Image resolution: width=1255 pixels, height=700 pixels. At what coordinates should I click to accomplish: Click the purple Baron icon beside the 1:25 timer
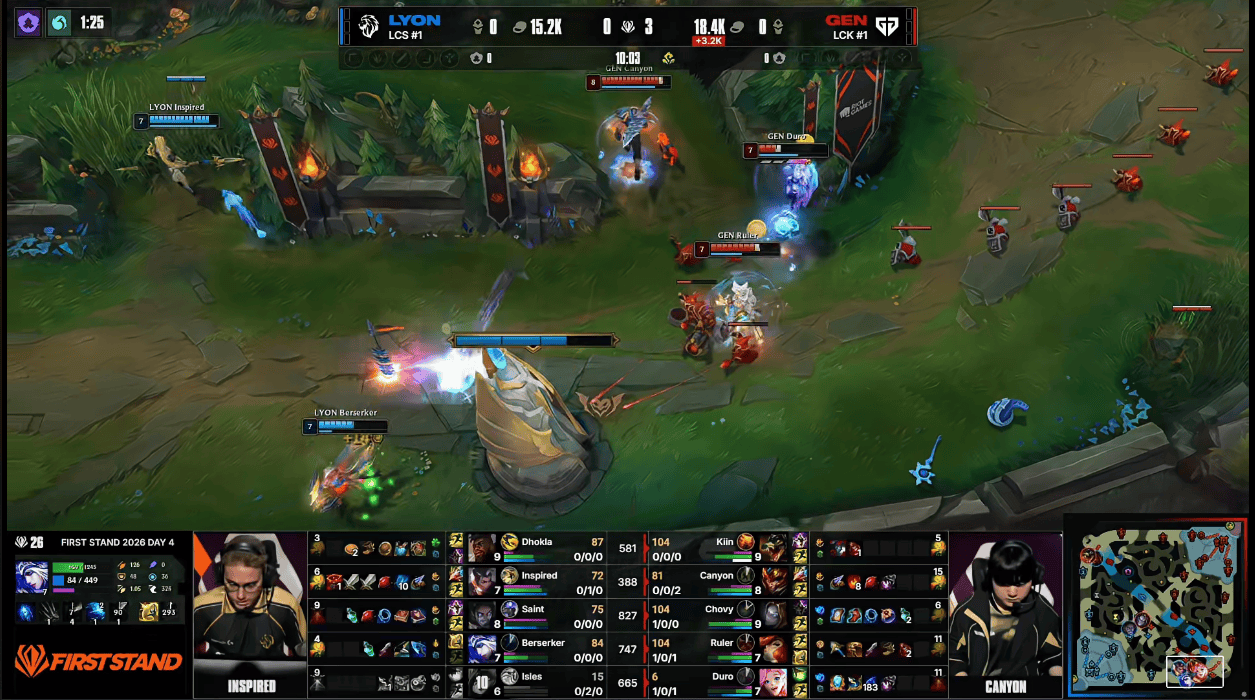28,23
